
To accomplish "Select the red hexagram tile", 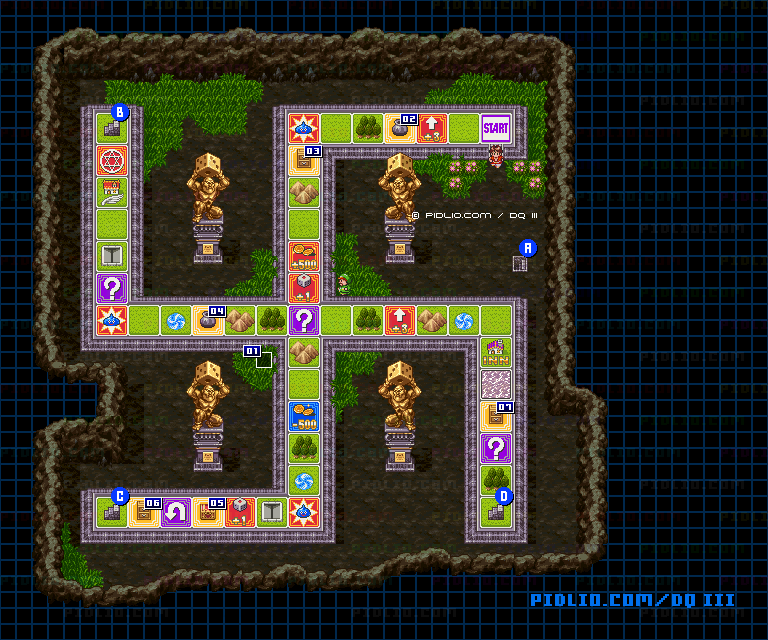I will pyautogui.click(x=112, y=160).
